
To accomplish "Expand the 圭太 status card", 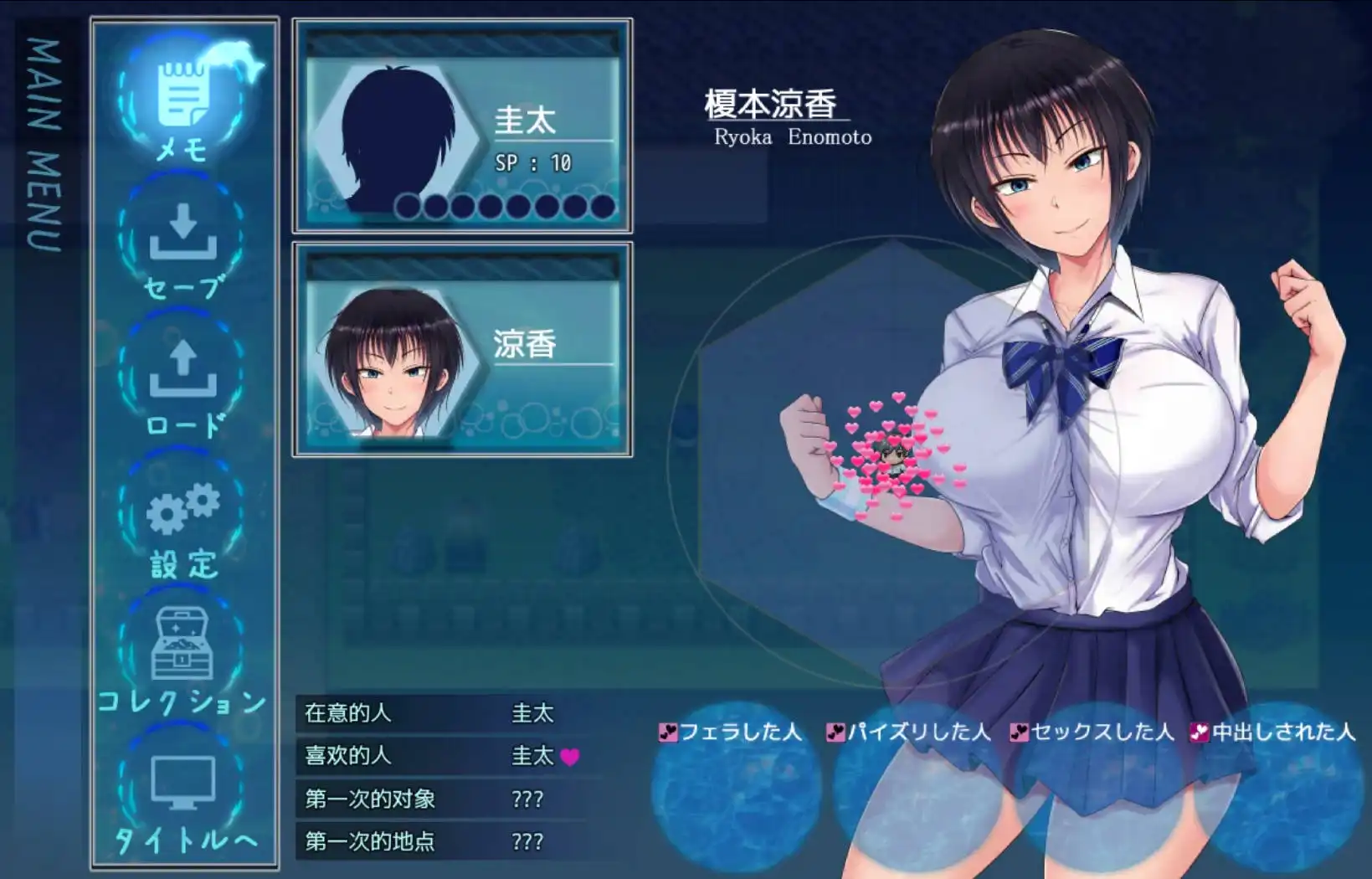I will click(x=461, y=126).
